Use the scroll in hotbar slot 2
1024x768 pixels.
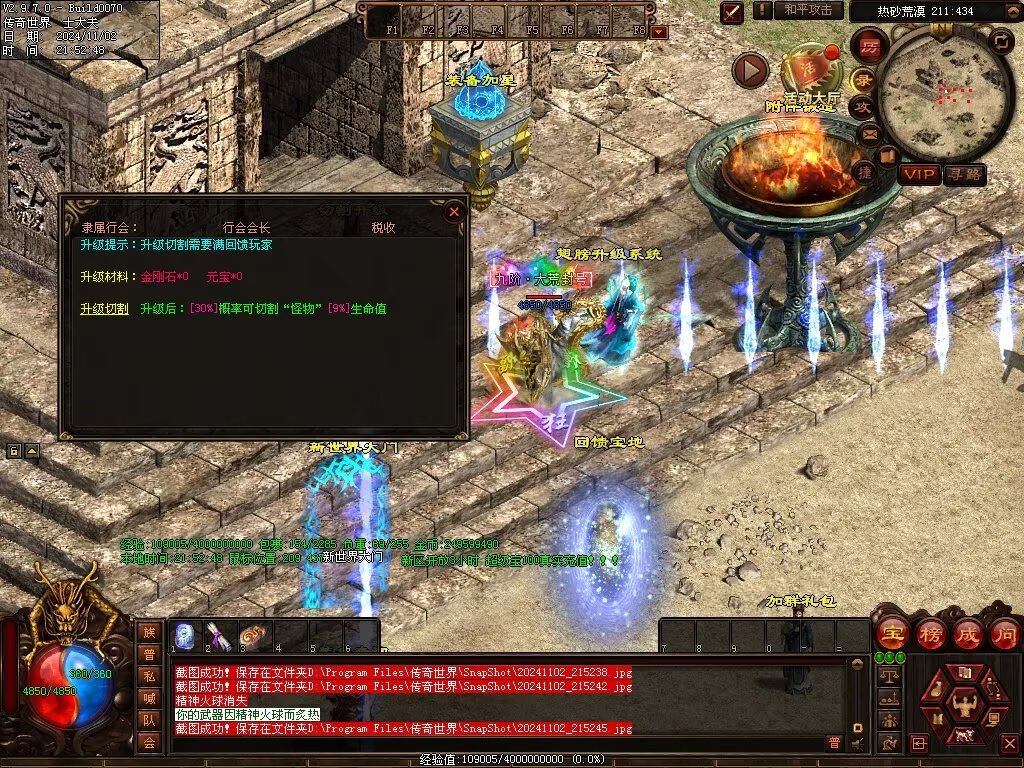tap(220, 635)
